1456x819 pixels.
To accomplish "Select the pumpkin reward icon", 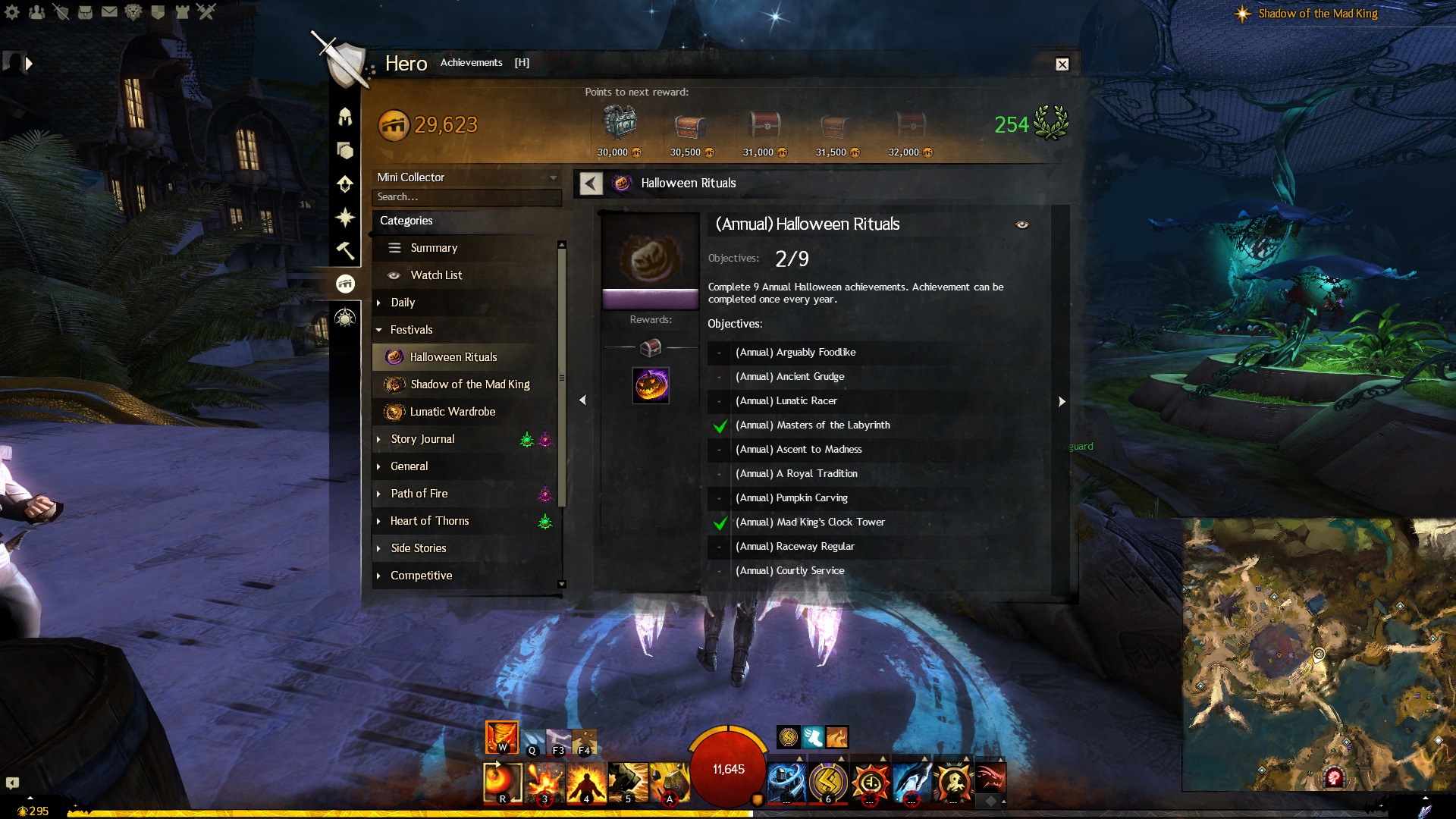I will pyautogui.click(x=651, y=386).
